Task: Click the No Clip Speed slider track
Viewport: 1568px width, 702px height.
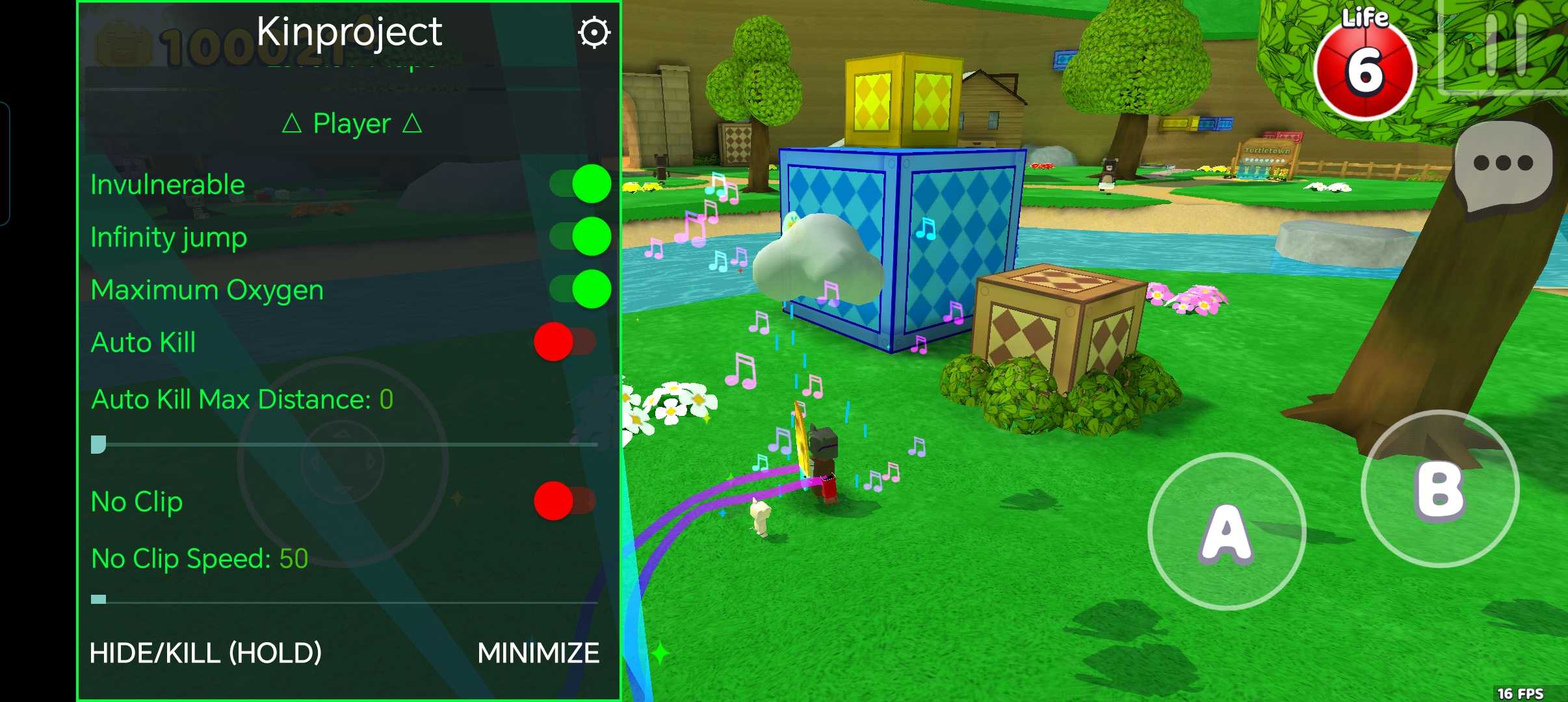Action: point(345,601)
